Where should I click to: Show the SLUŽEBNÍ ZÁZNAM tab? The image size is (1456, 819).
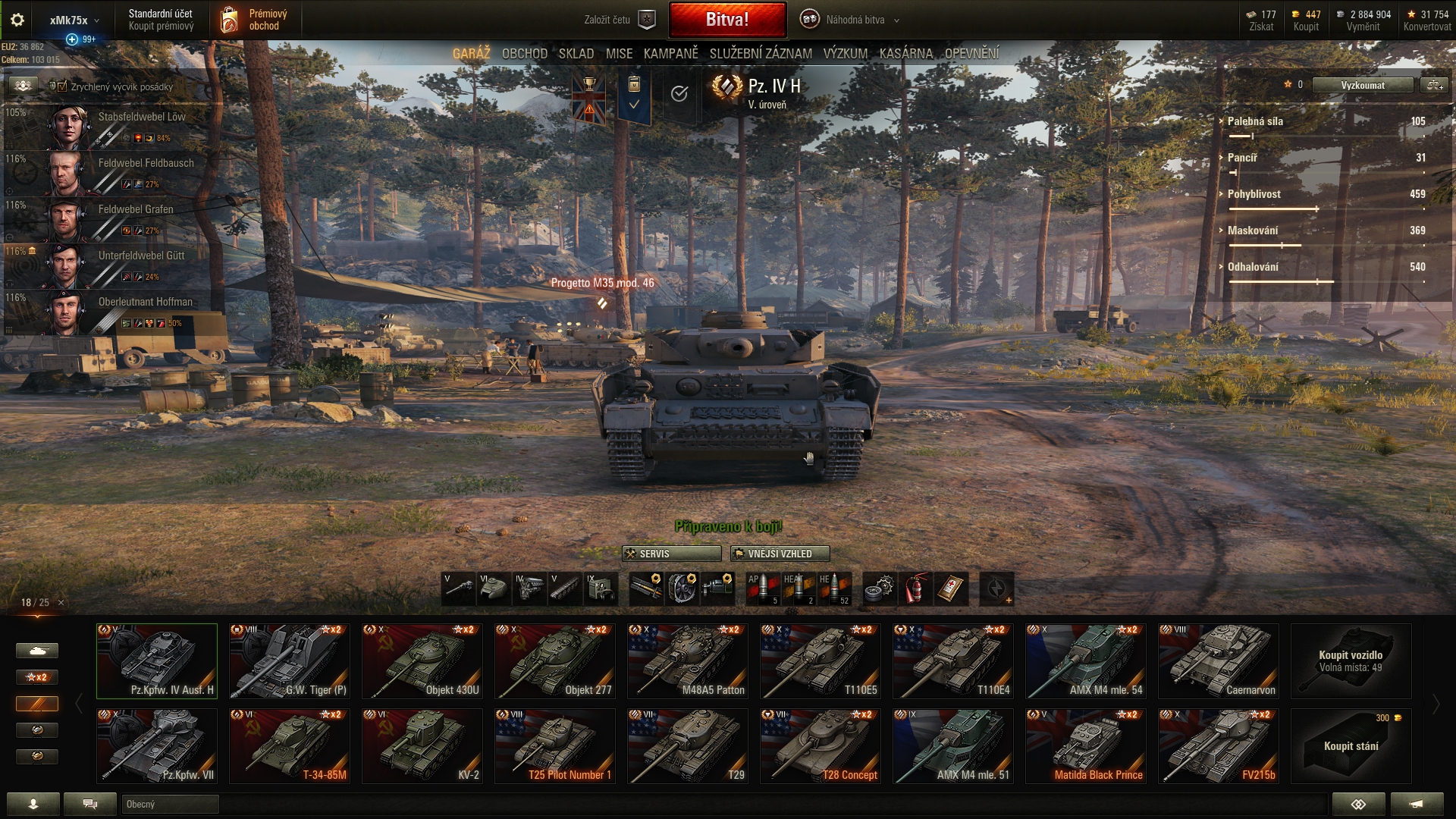pyautogui.click(x=761, y=54)
